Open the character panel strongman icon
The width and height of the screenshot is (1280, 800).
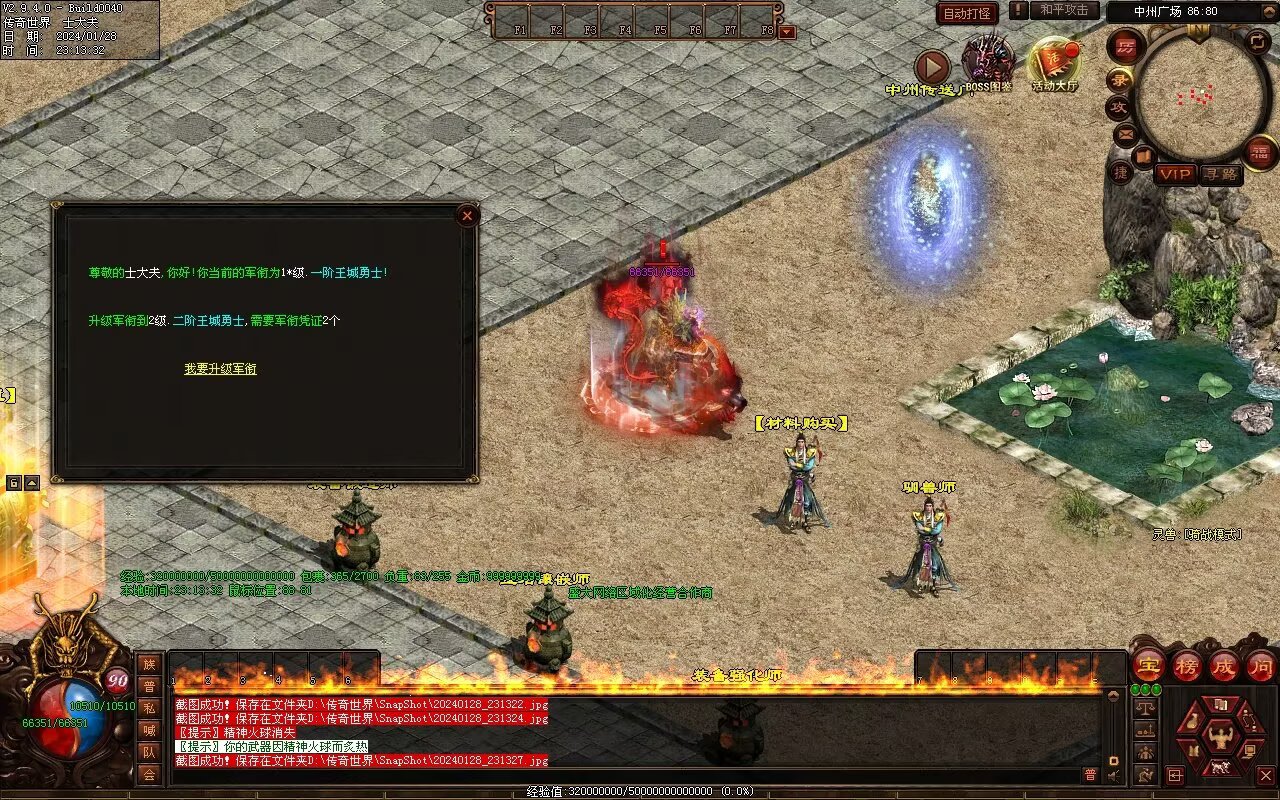[1220, 738]
